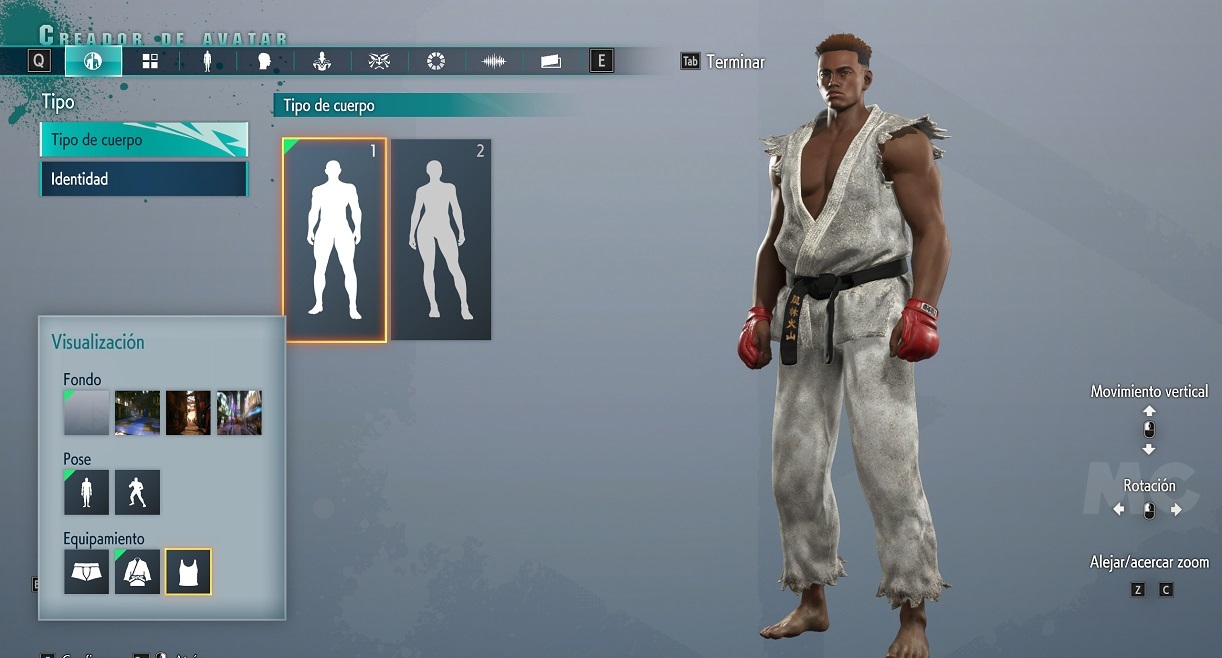Image resolution: width=1222 pixels, height=658 pixels.
Task: Switch to the muscular torso tab
Action: [x=322, y=61]
